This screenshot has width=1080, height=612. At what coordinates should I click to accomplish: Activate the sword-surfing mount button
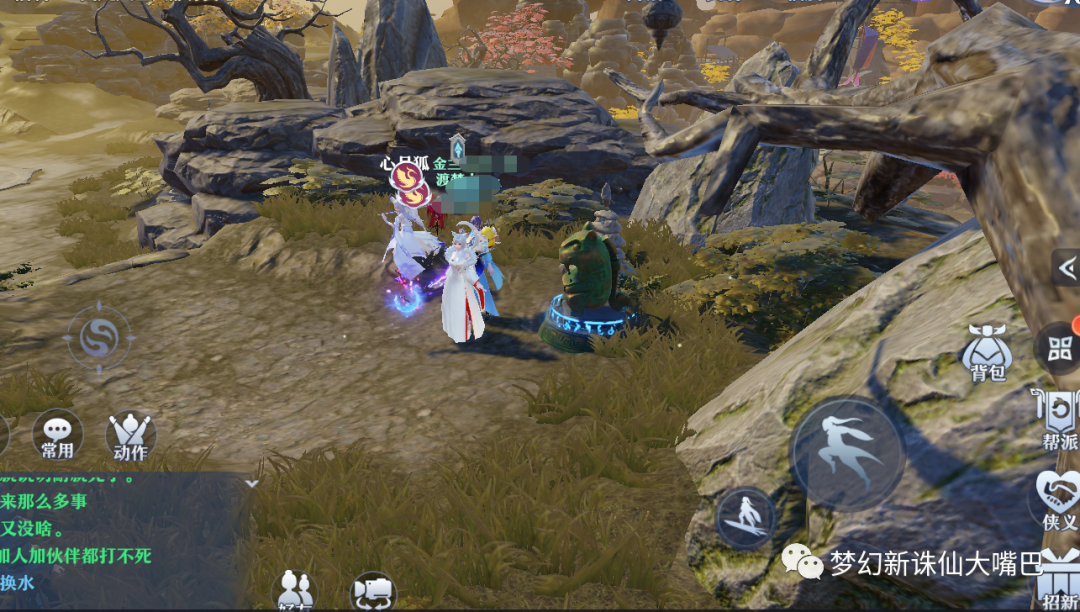[x=746, y=519]
